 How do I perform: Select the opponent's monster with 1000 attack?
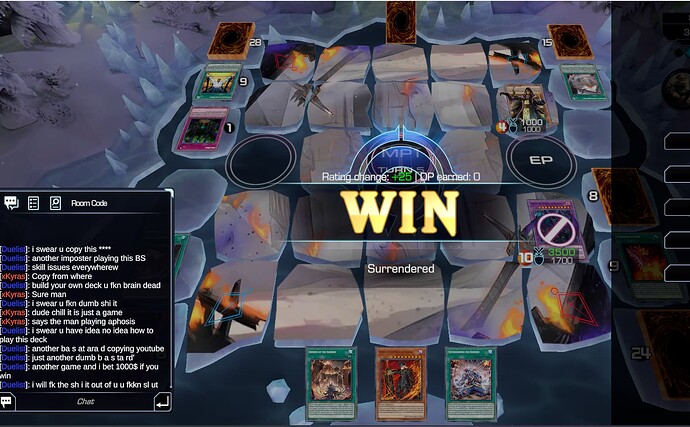click(x=522, y=107)
